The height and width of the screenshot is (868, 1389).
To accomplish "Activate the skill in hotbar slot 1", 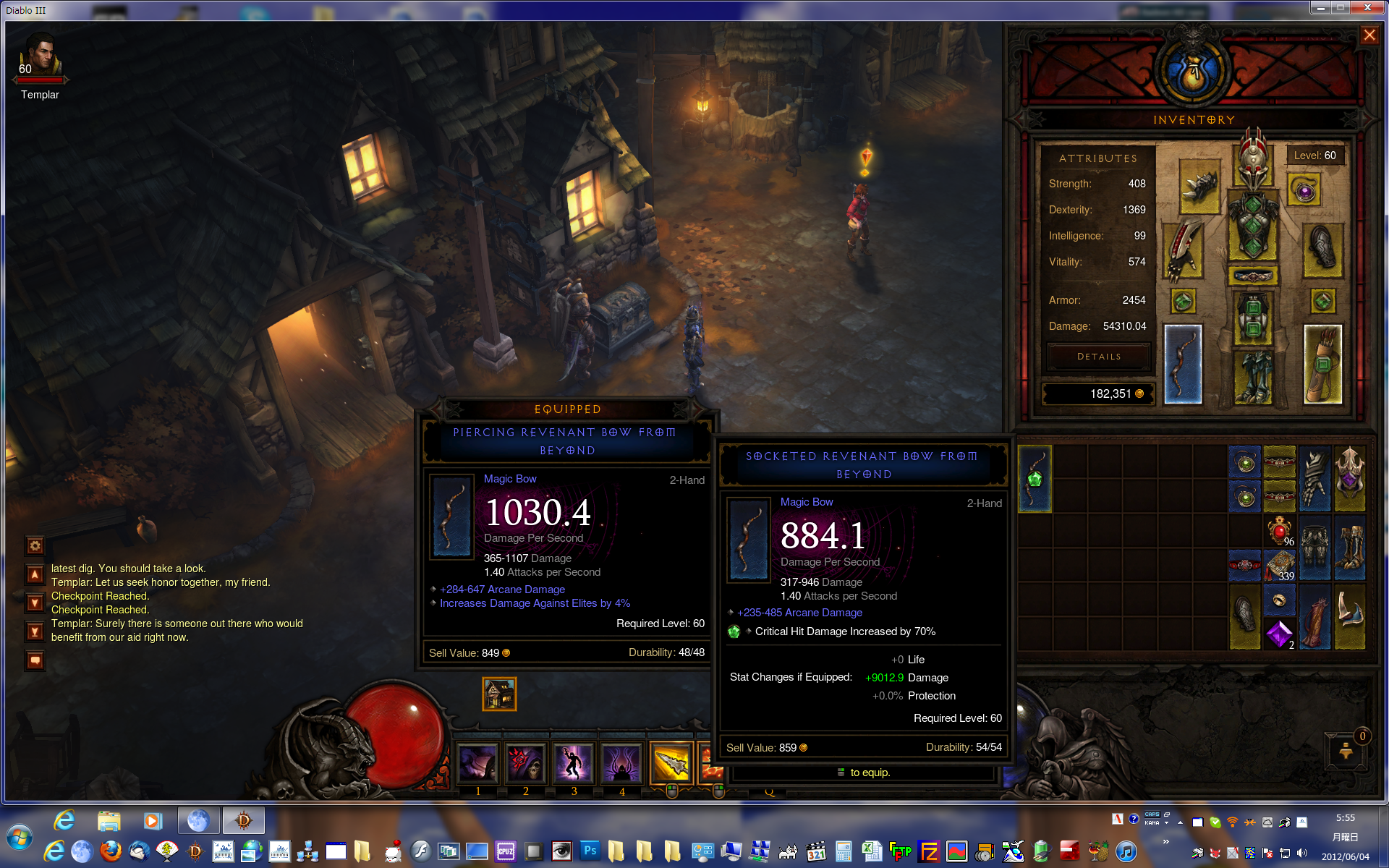I will (x=477, y=763).
